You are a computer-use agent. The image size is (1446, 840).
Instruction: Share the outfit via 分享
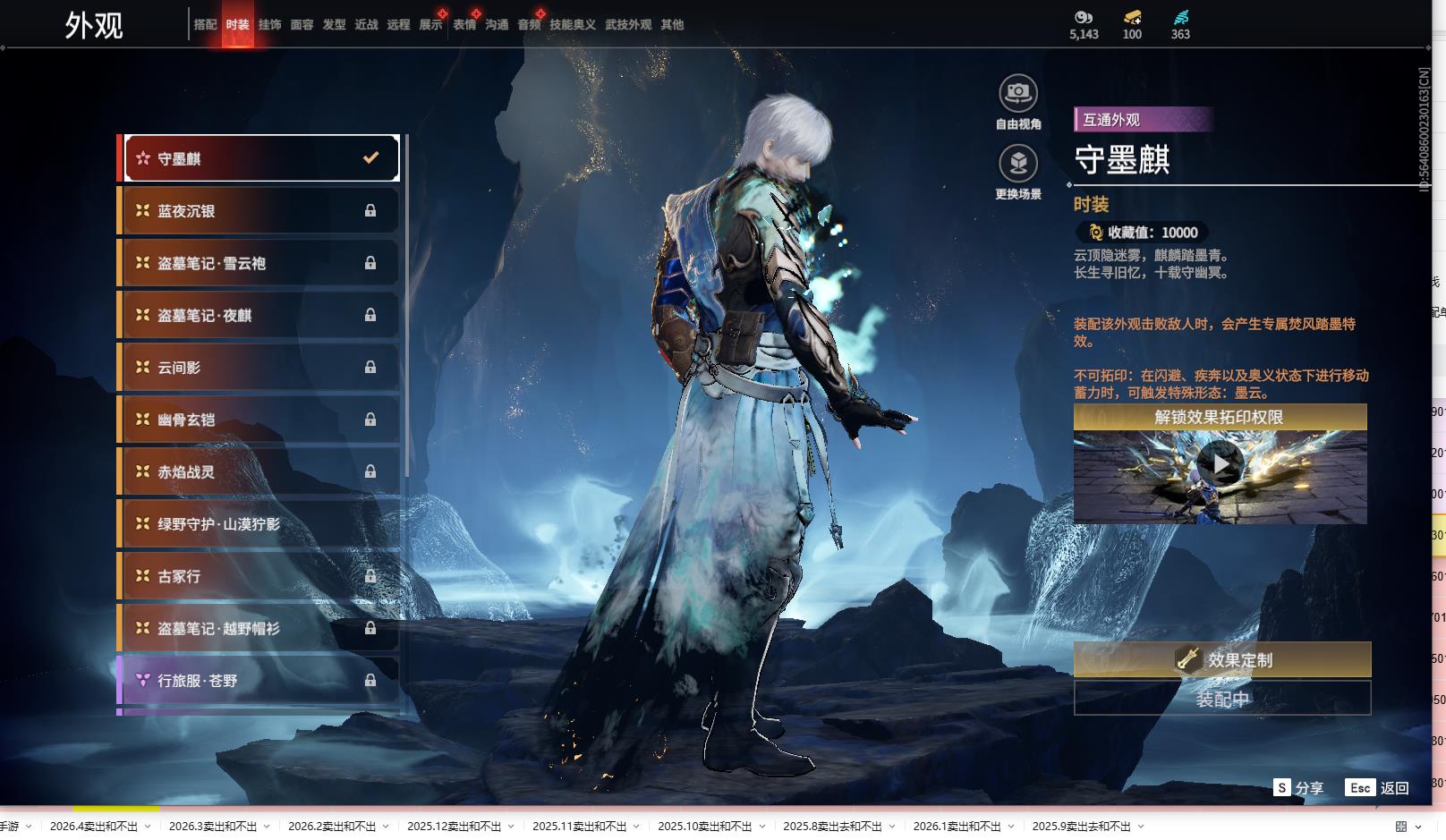1298,788
